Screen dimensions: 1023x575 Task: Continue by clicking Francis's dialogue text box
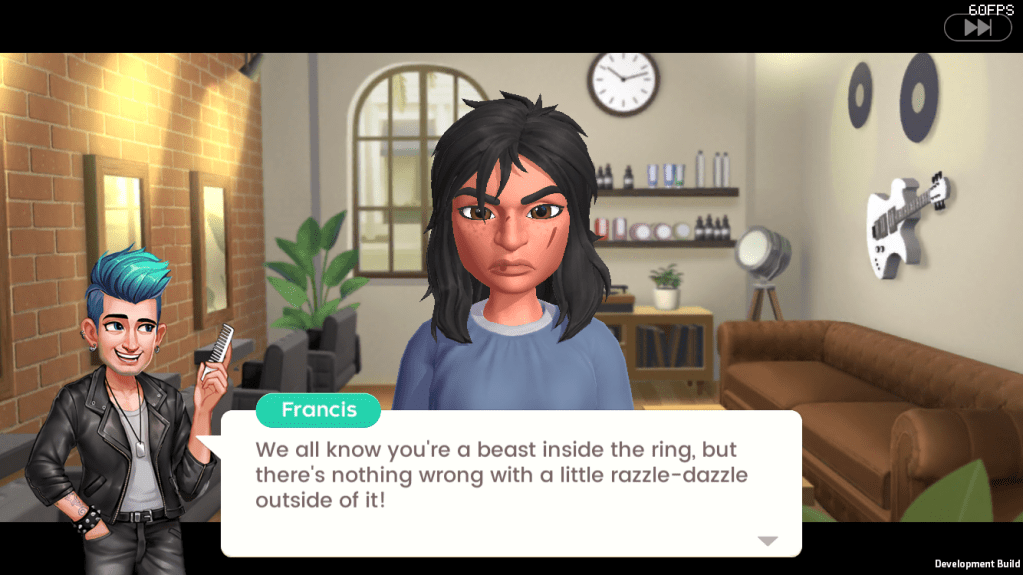510,480
